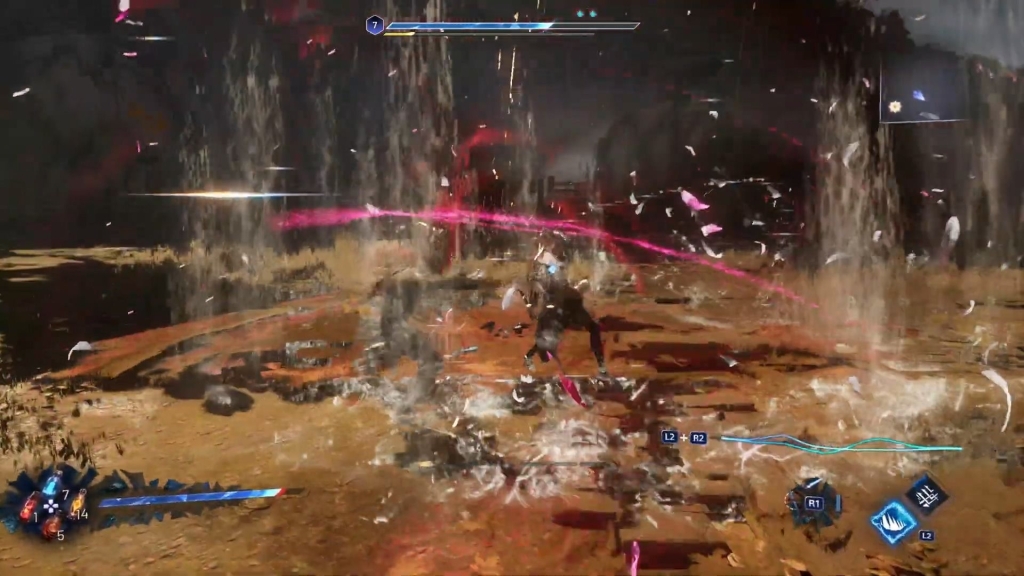The image size is (1024, 576).
Task: Select the yellow potion with count 14
Action: (x=77, y=503)
